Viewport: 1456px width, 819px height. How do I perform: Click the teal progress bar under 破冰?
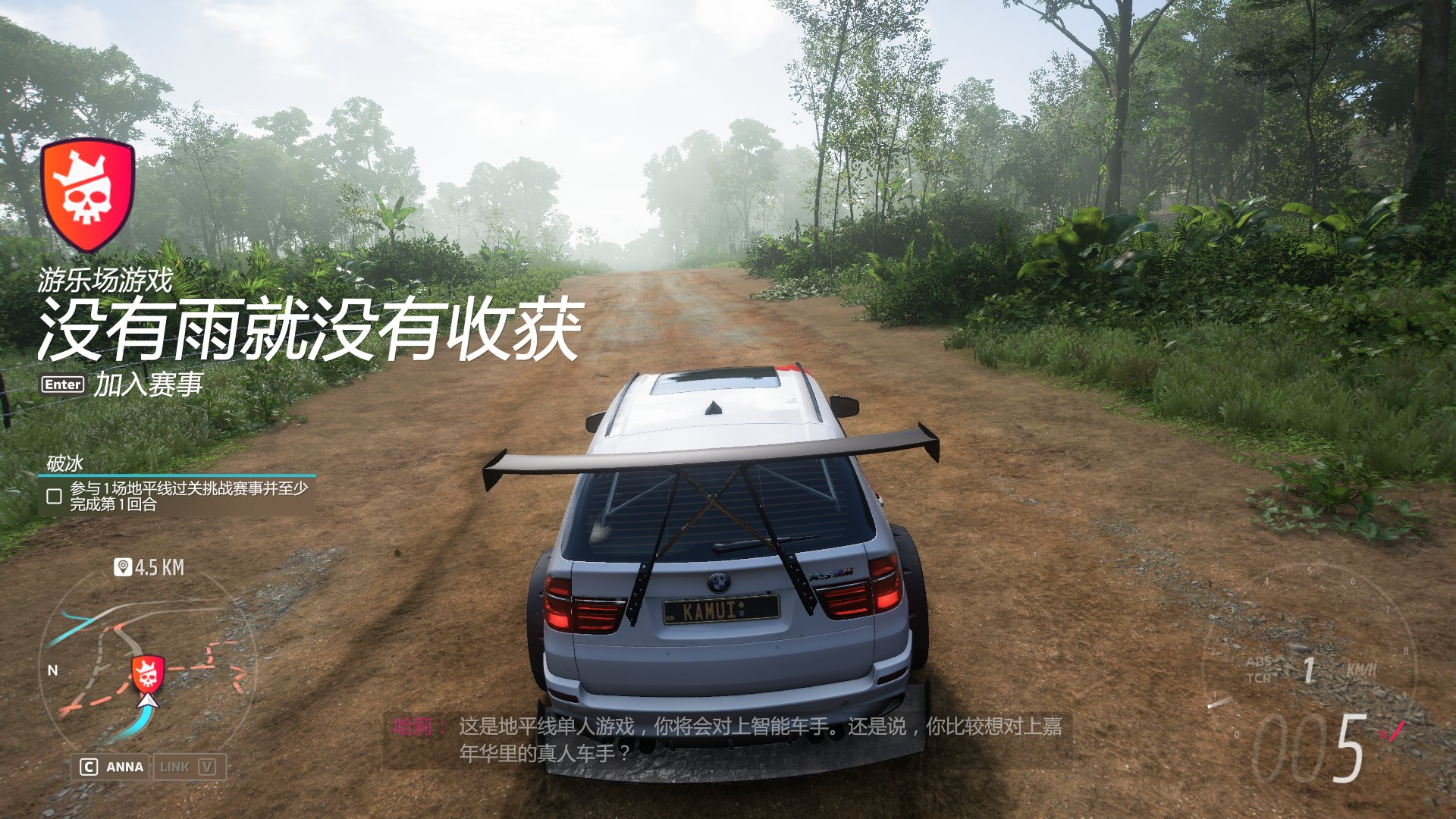point(179,474)
